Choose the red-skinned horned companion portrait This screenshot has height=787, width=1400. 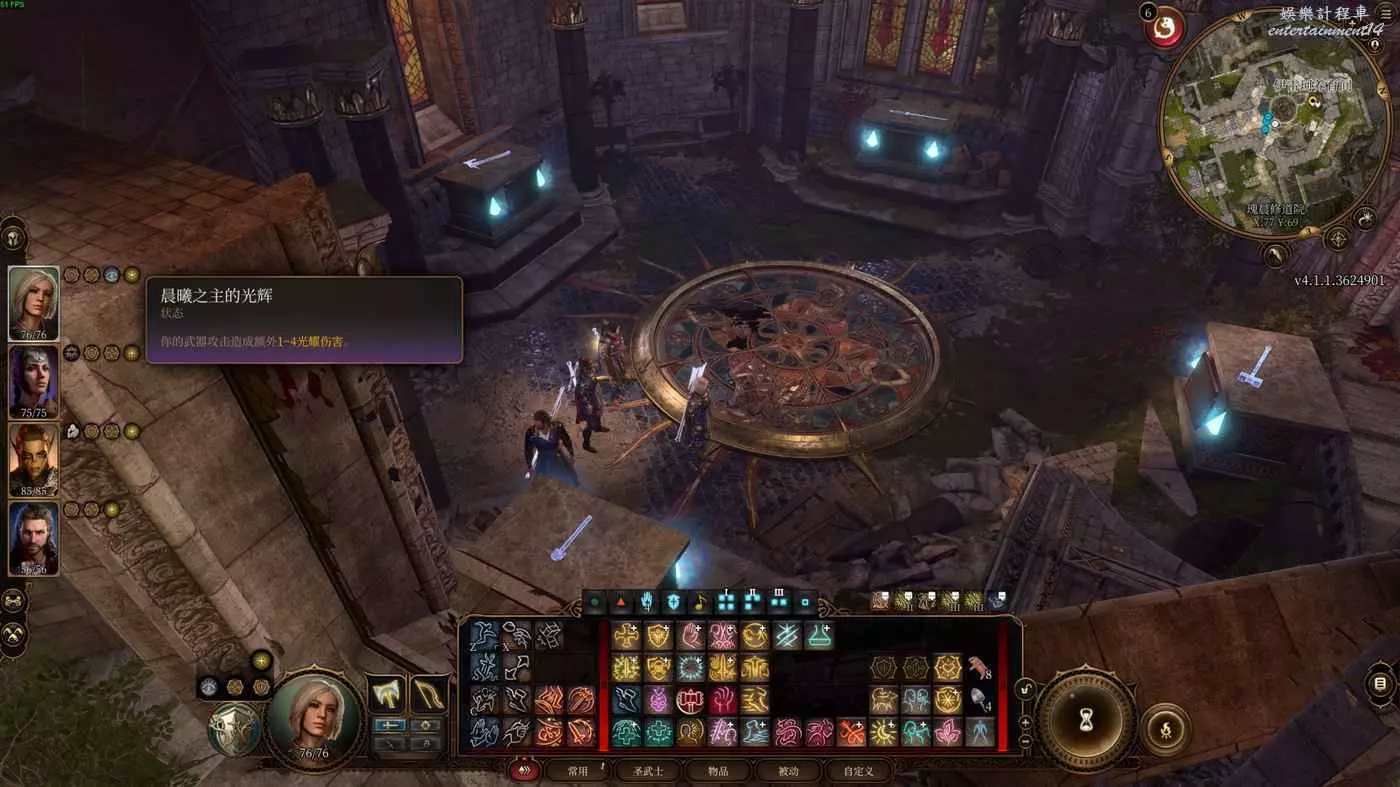[x=33, y=458]
